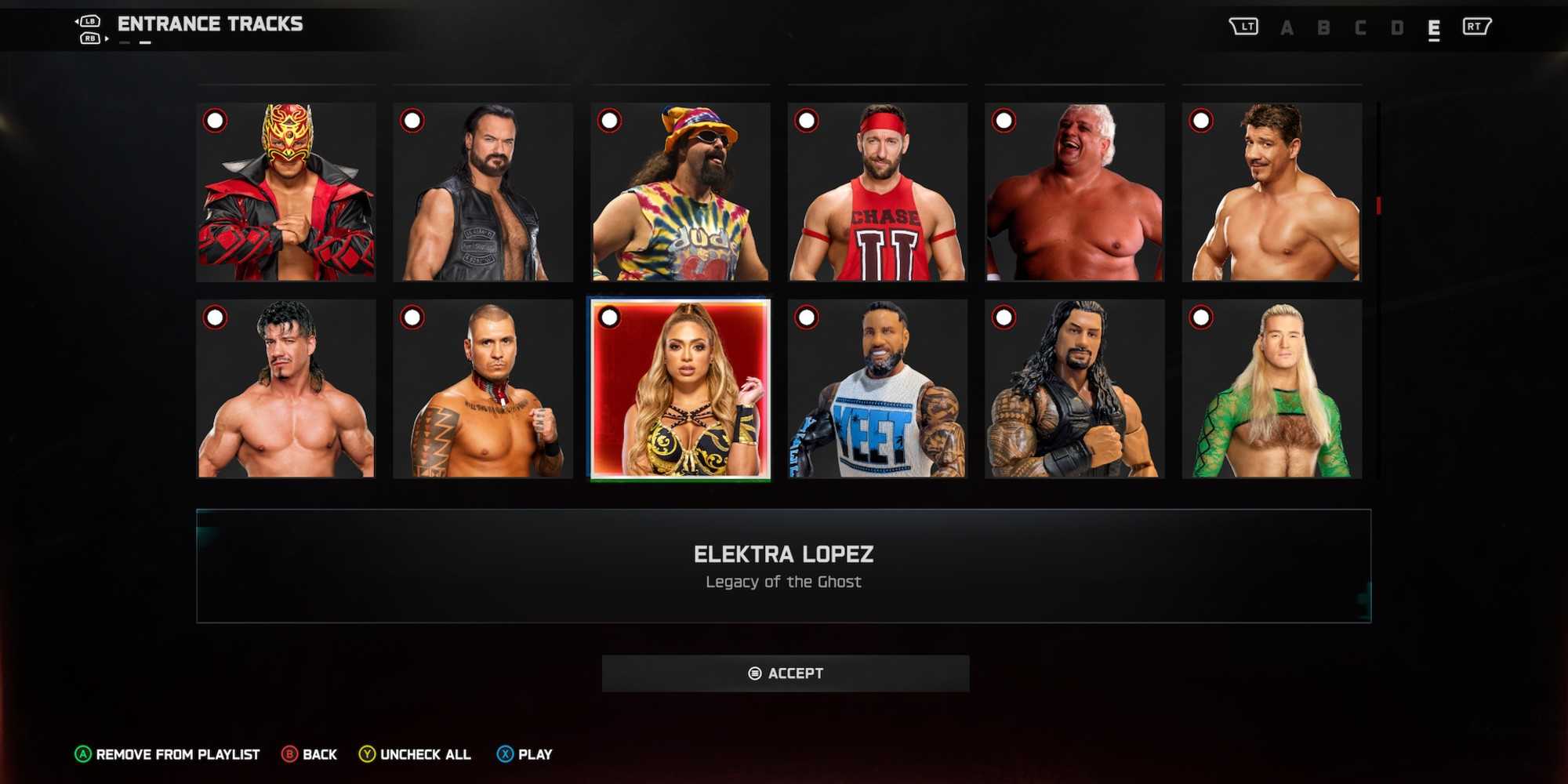
Task: Open the letter C tab
Action: (x=1362, y=26)
